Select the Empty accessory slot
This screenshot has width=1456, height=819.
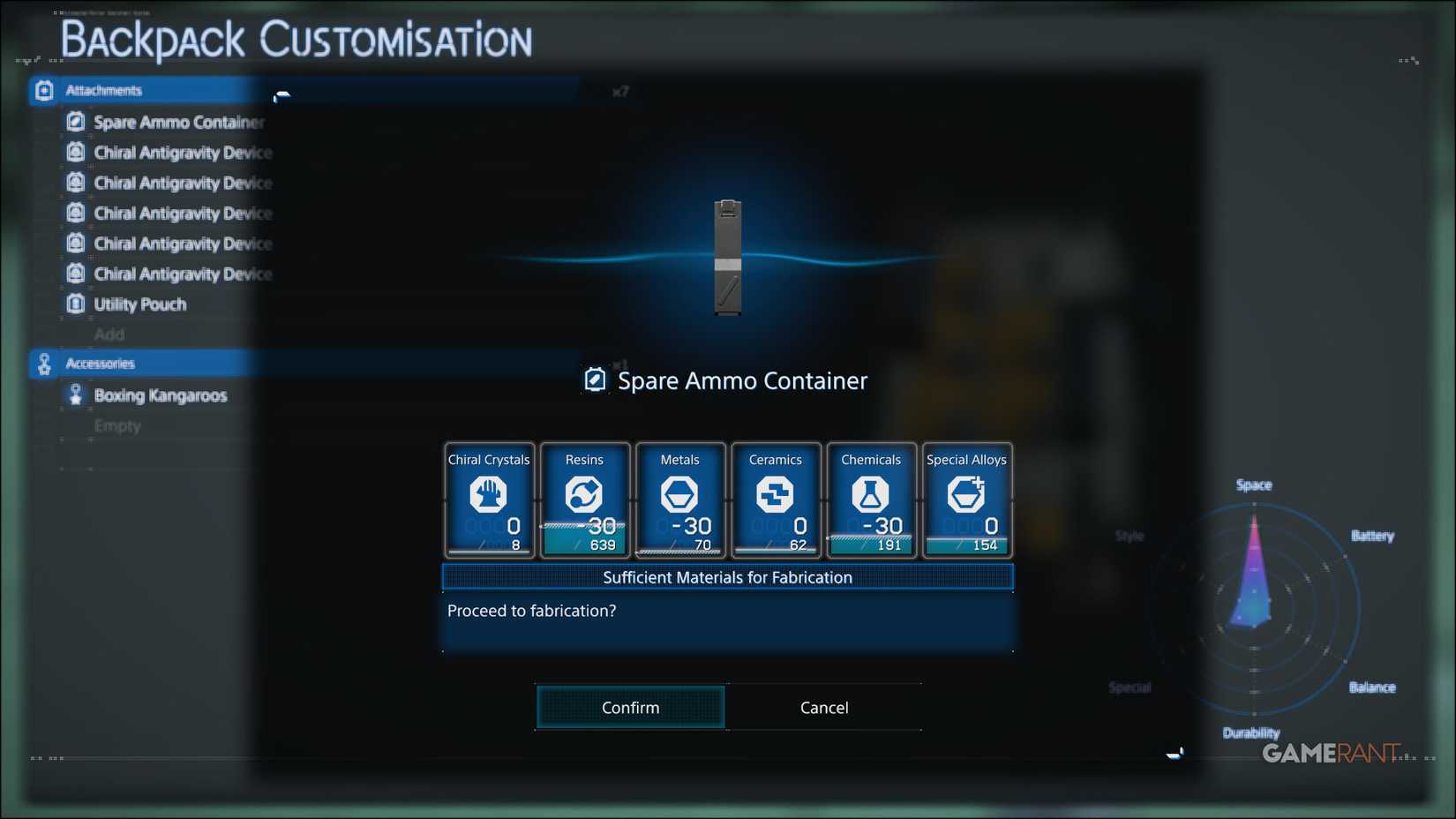point(116,425)
